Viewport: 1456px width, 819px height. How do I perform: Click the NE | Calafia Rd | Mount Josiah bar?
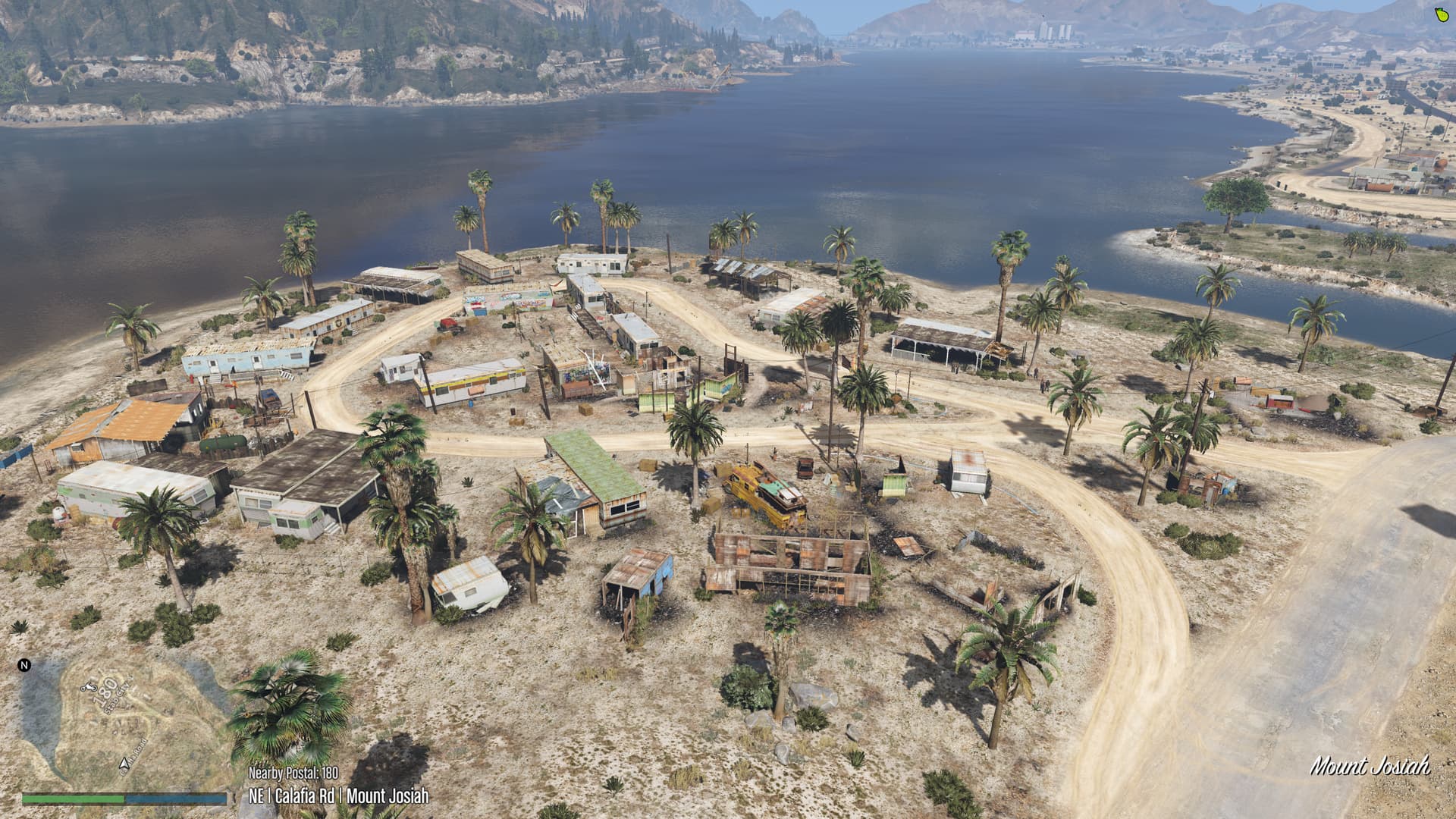(339, 796)
